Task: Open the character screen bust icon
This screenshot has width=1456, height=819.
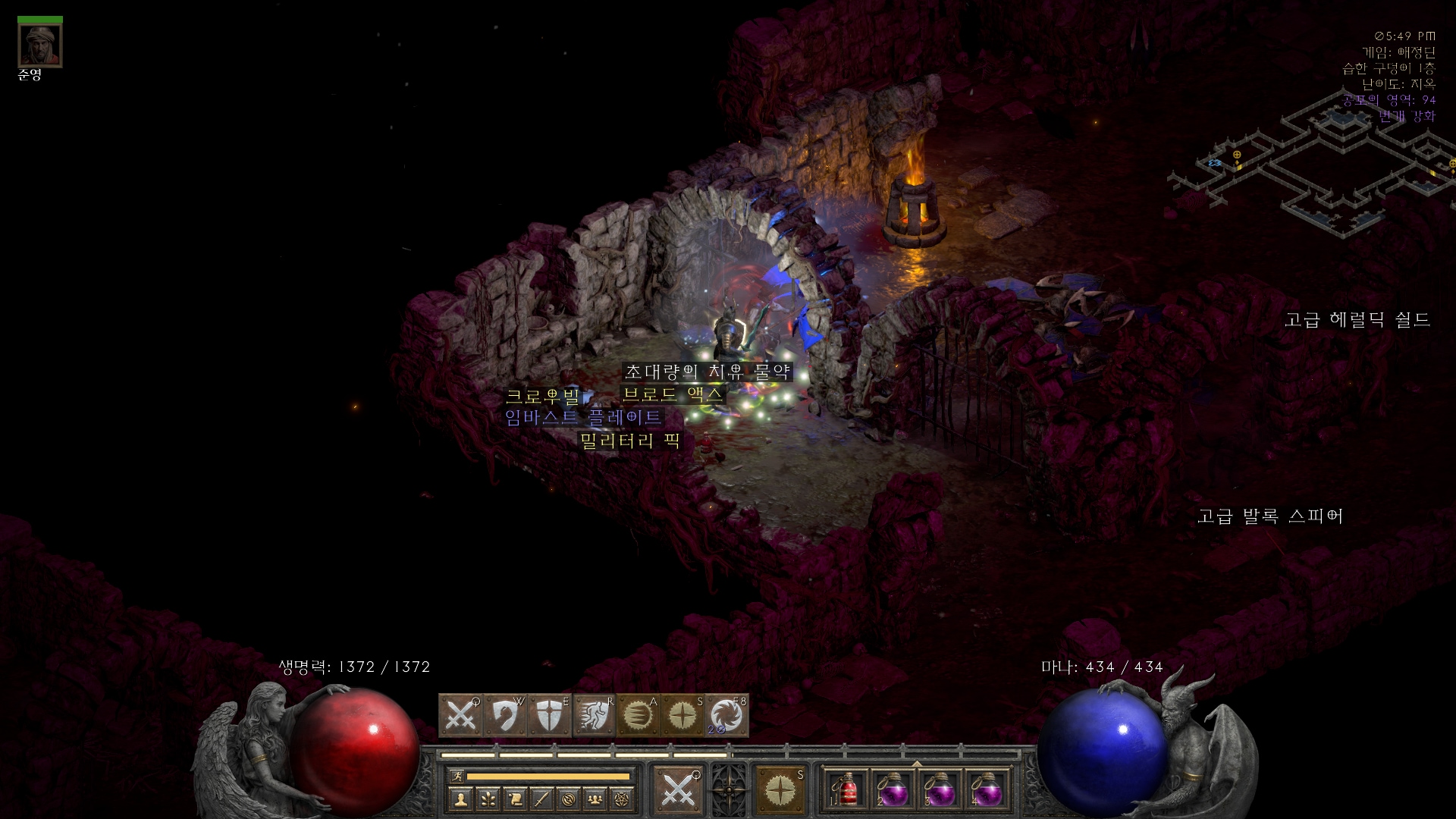Action: pyautogui.click(x=460, y=799)
